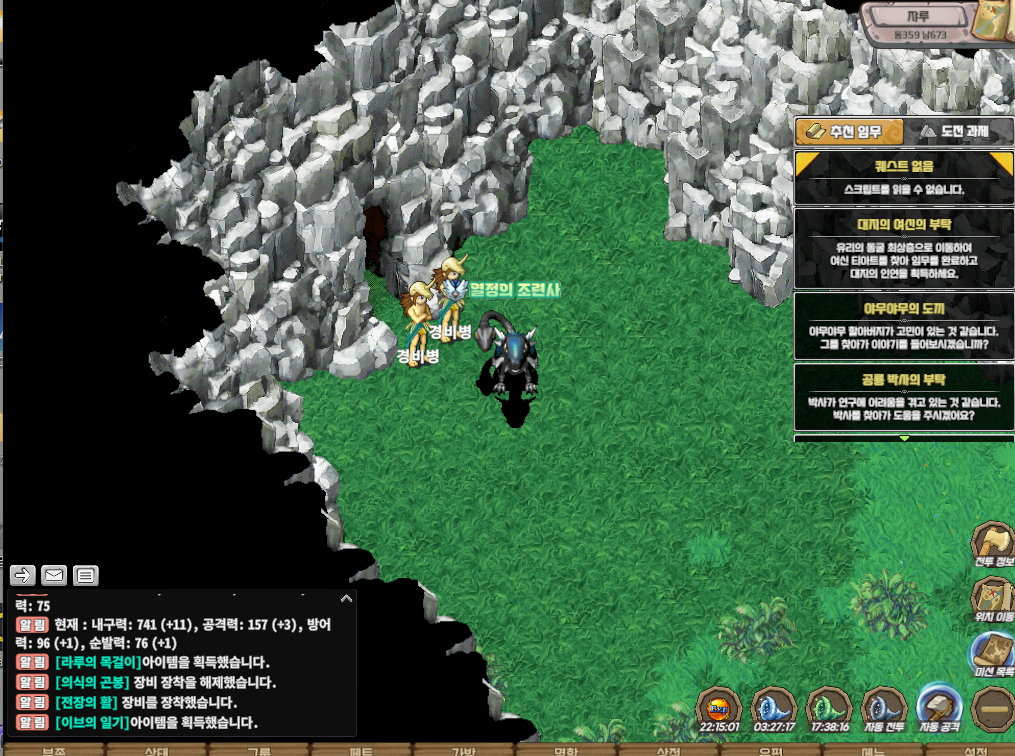
Task: Open the world map scroll icon
Action: click(x=995, y=20)
